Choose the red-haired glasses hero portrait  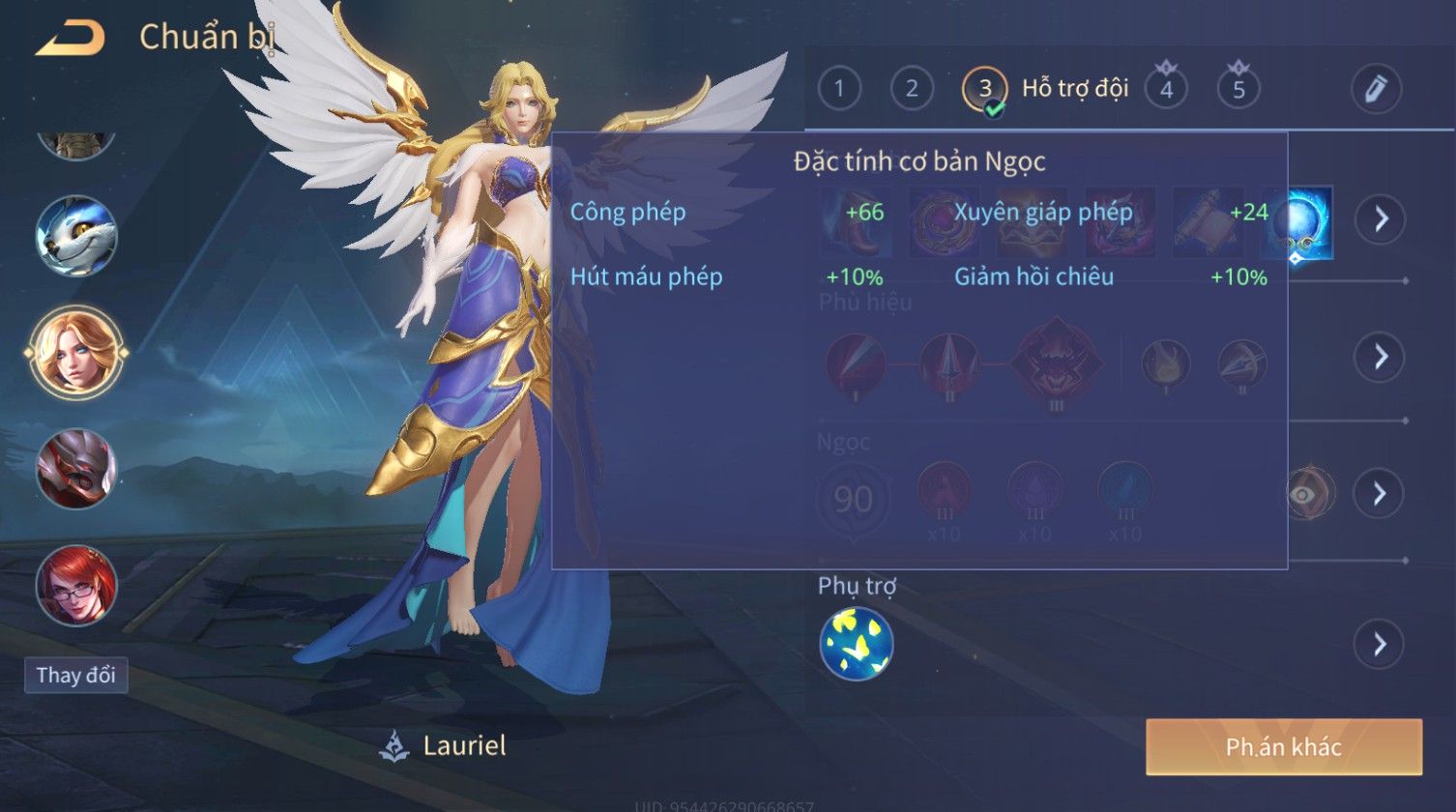coord(76,586)
